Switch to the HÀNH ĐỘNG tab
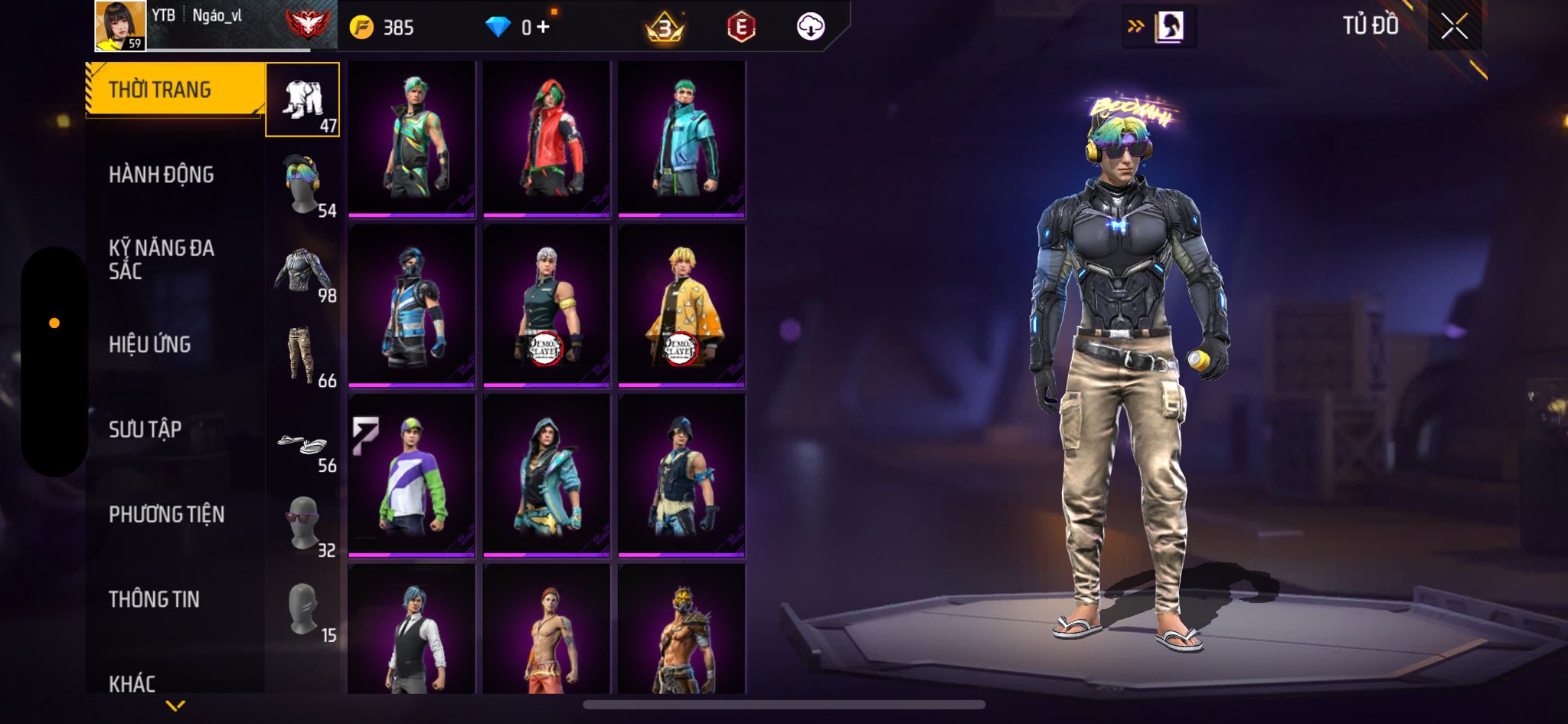This screenshot has height=724, width=1568. (161, 175)
